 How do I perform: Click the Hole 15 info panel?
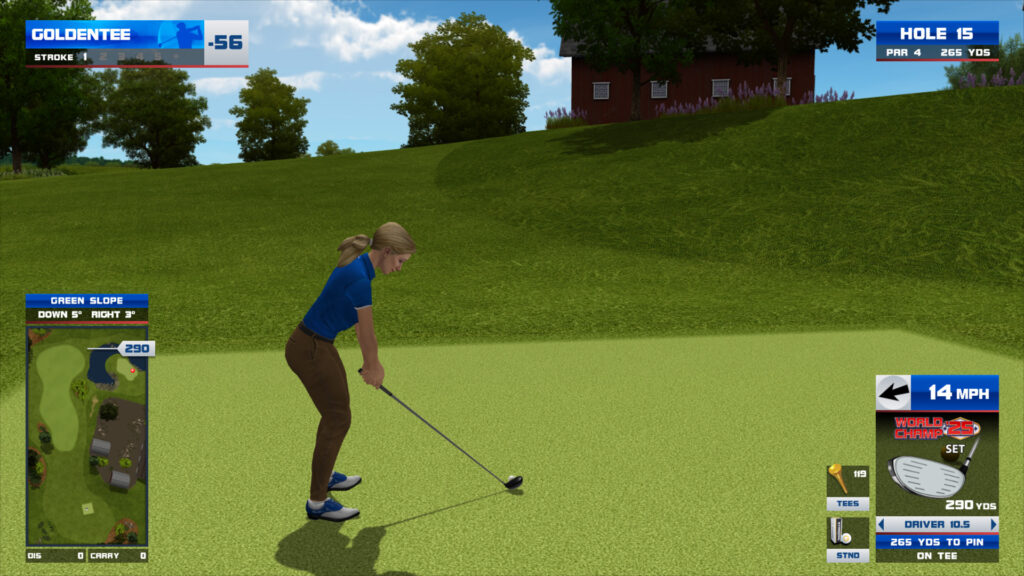pyautogui.click(x=937, y=41)
